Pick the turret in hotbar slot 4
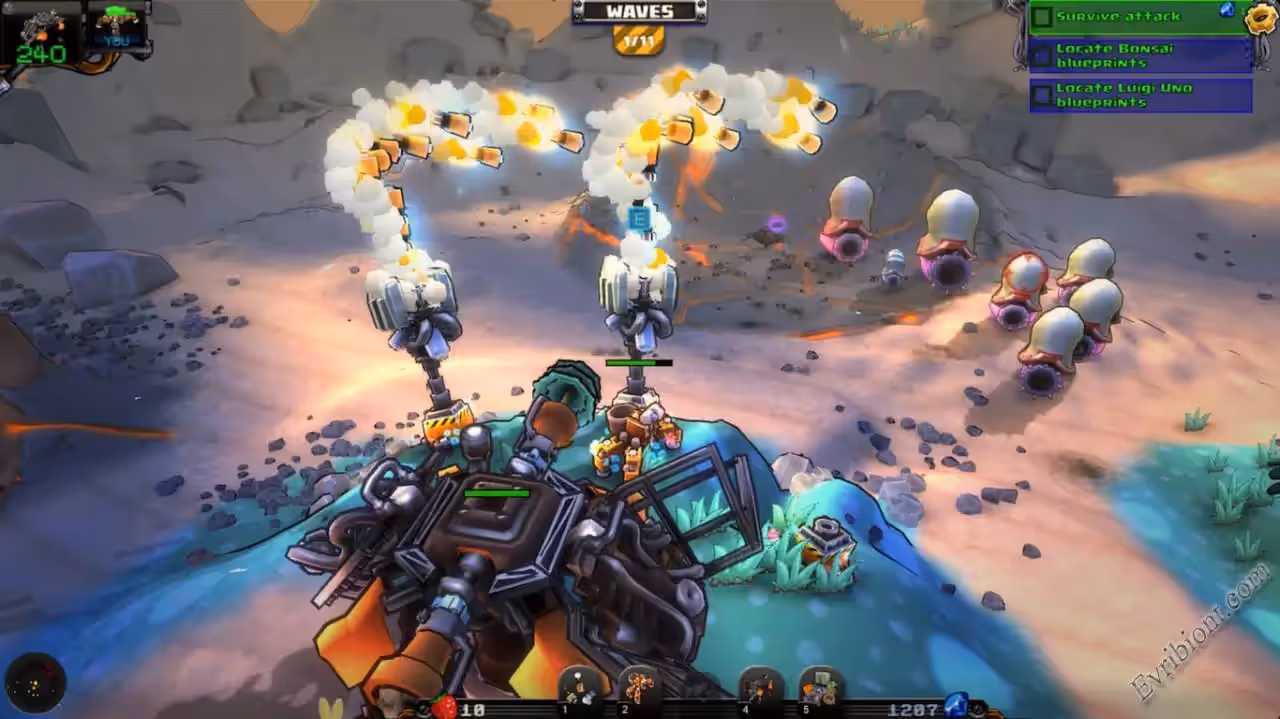This screenshot has width=1280, height=719. (x=760, y=687)
